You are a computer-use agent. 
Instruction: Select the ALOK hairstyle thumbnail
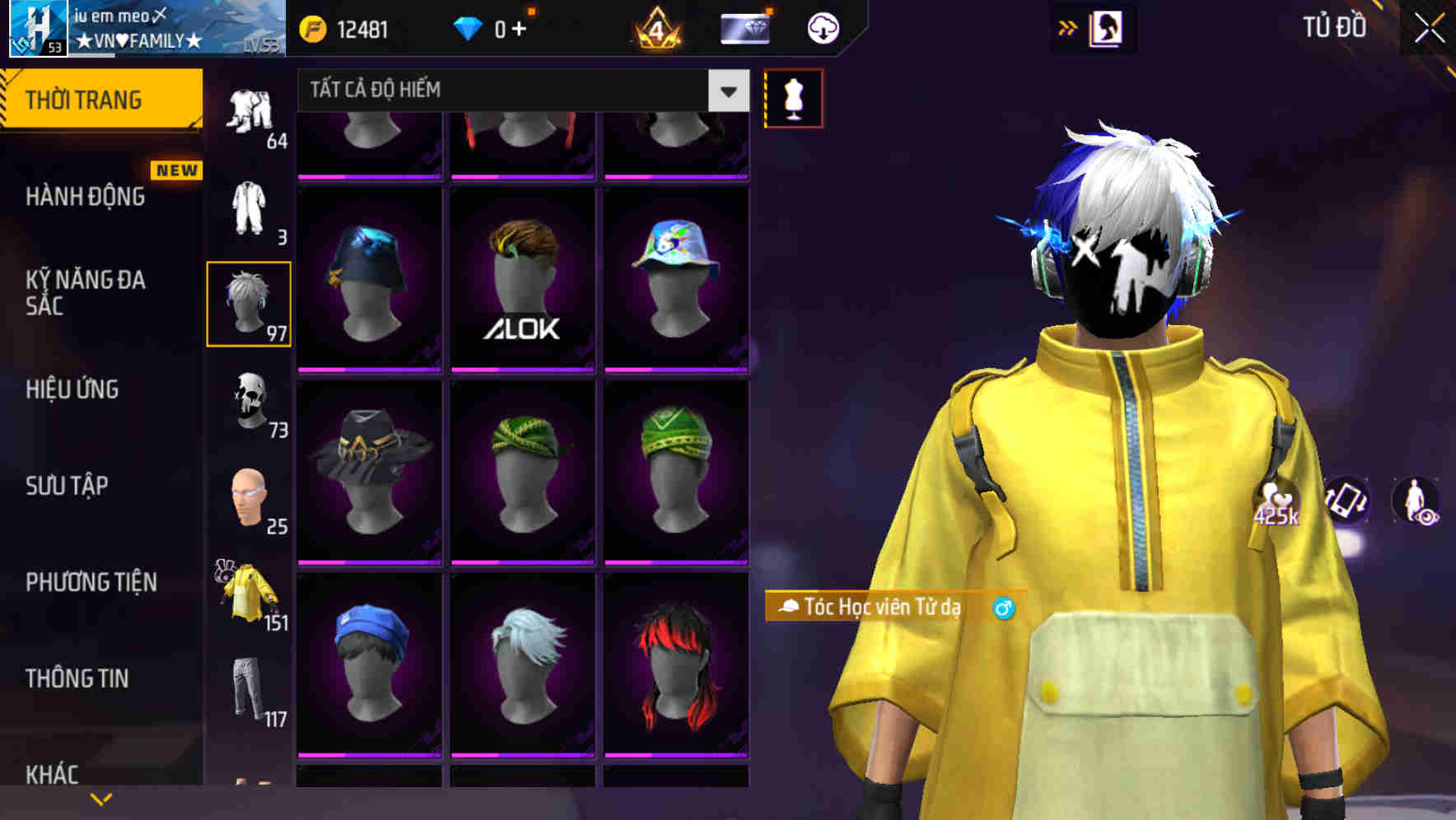pos(522,277)
